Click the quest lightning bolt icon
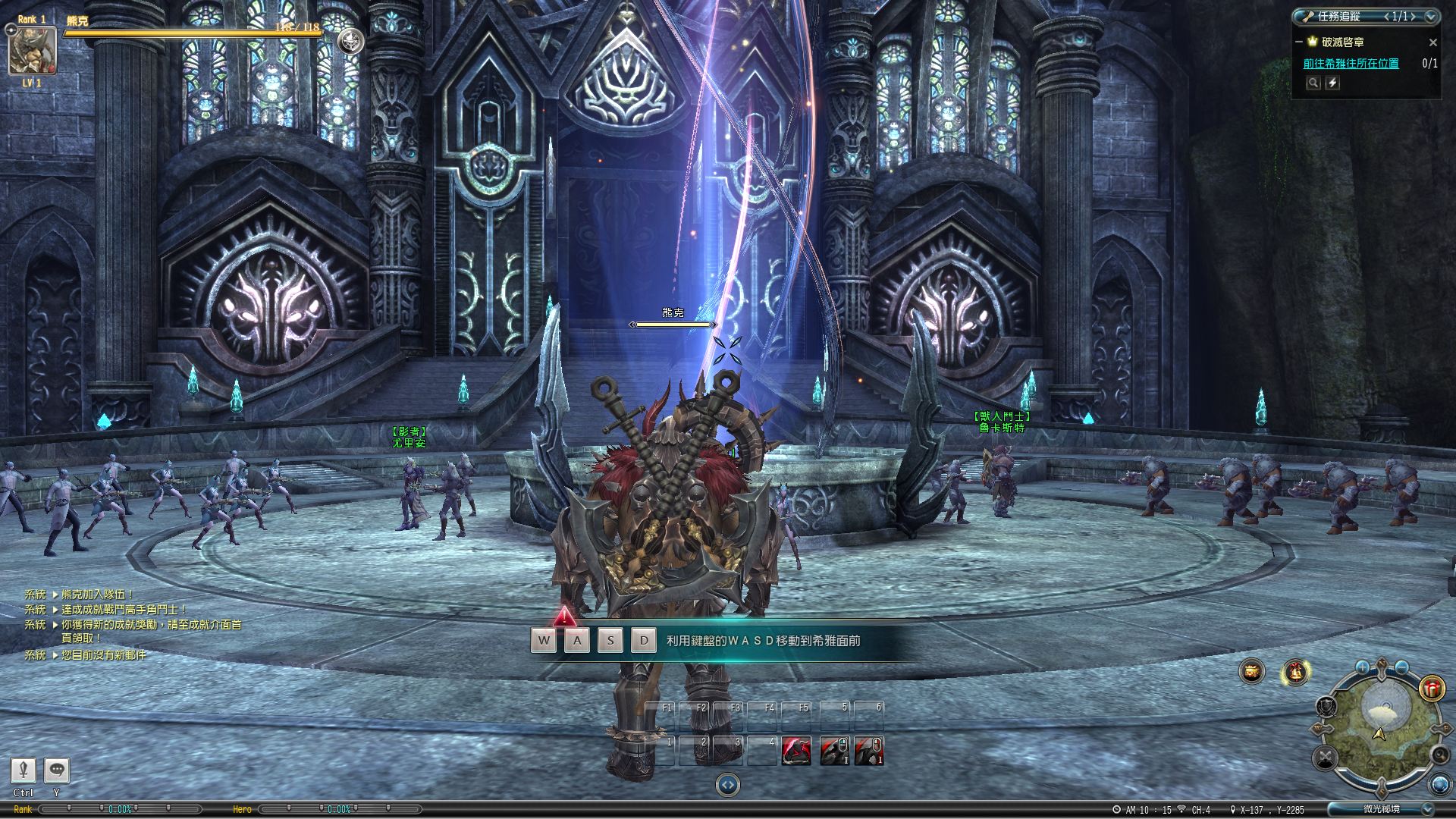 [x=1332, y=83]
